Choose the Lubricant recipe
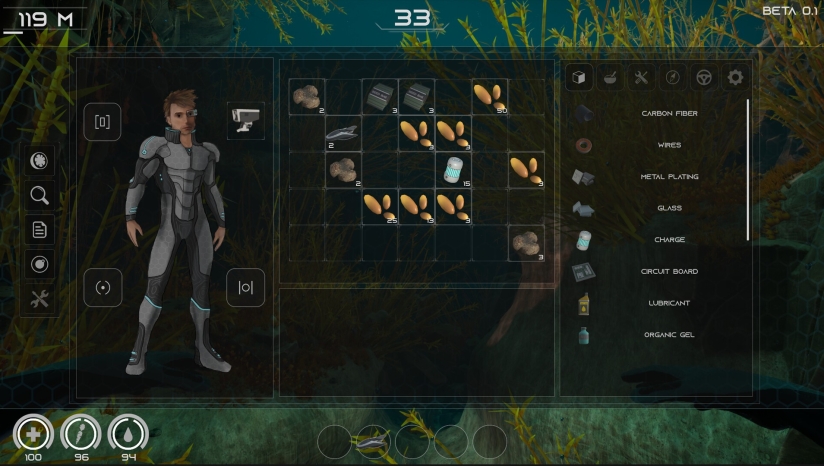Viewport: 824px width, 466px height. click(x=669, y=303)
